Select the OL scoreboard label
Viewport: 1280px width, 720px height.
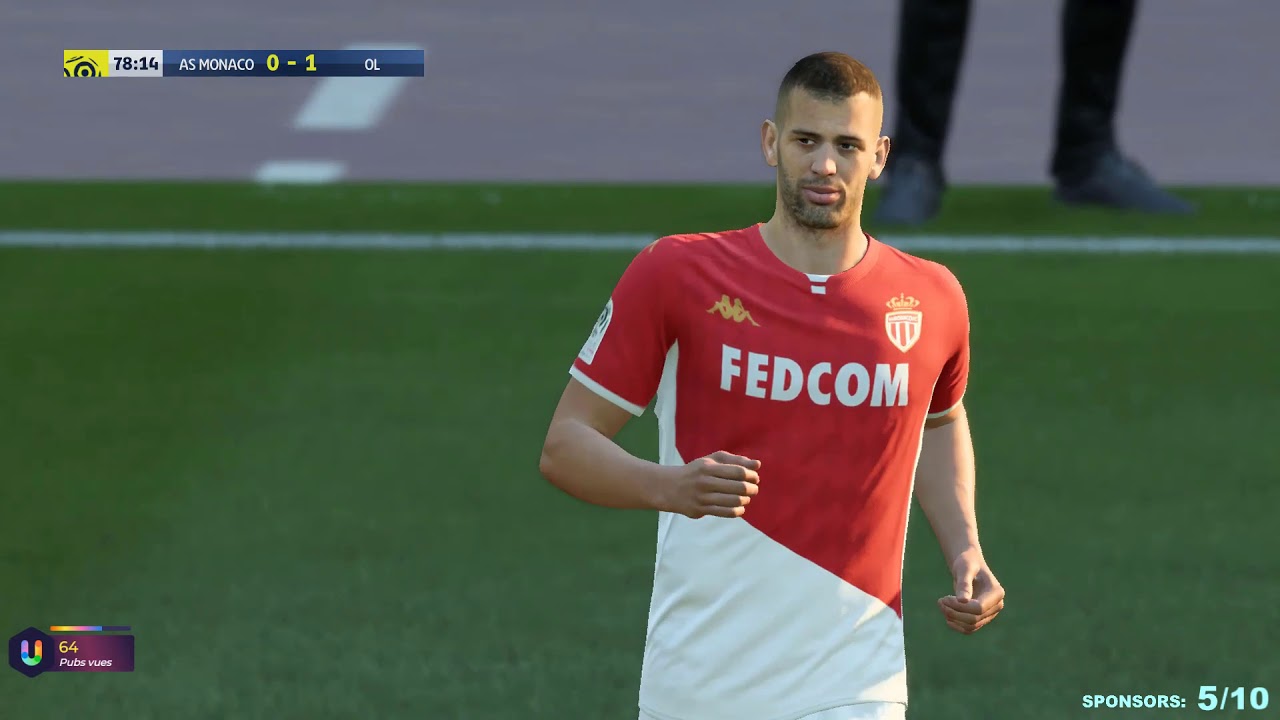pos(373,64)
